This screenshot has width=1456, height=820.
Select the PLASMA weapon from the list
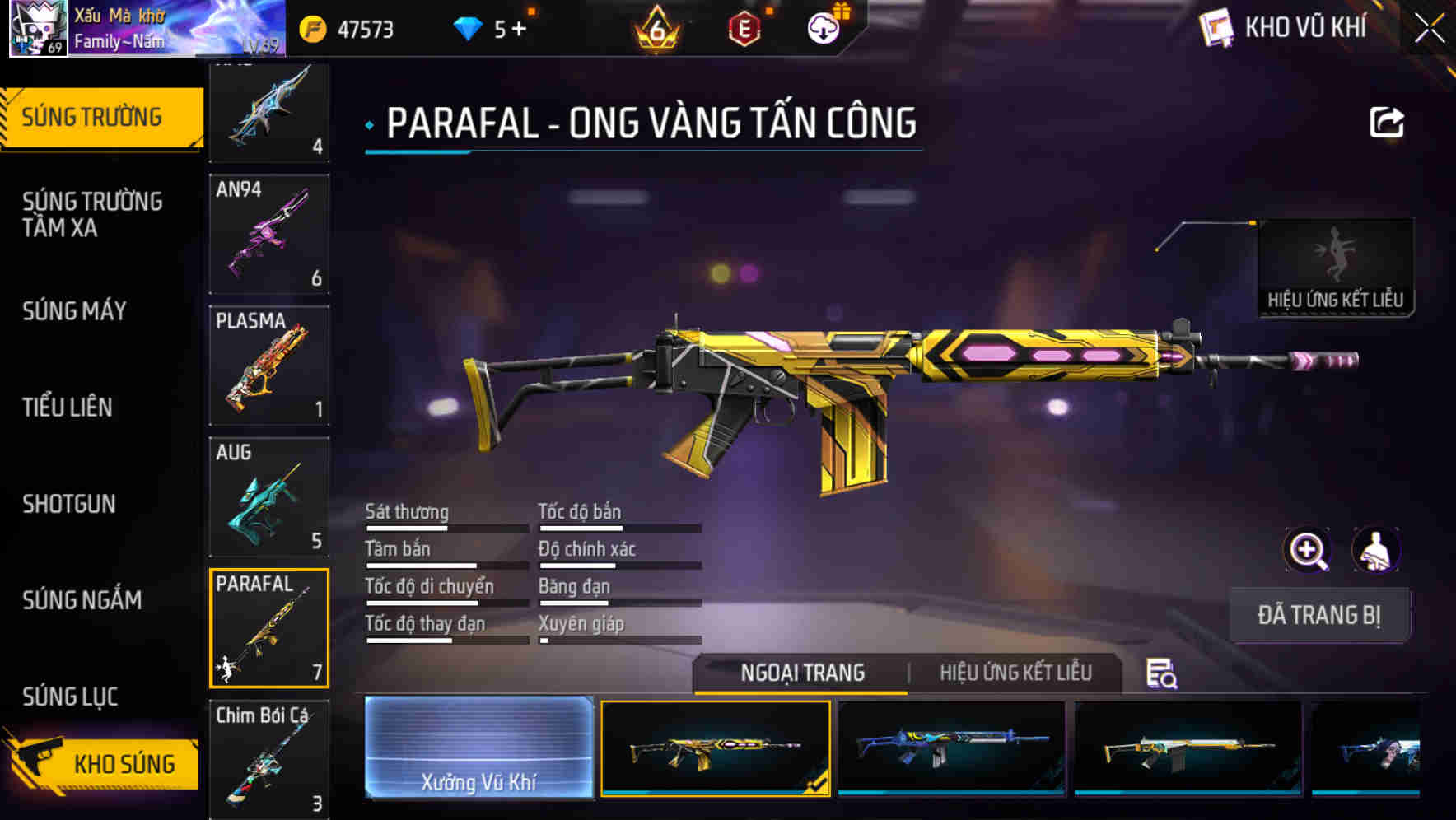pyautogui.click(x=269, y=365)
